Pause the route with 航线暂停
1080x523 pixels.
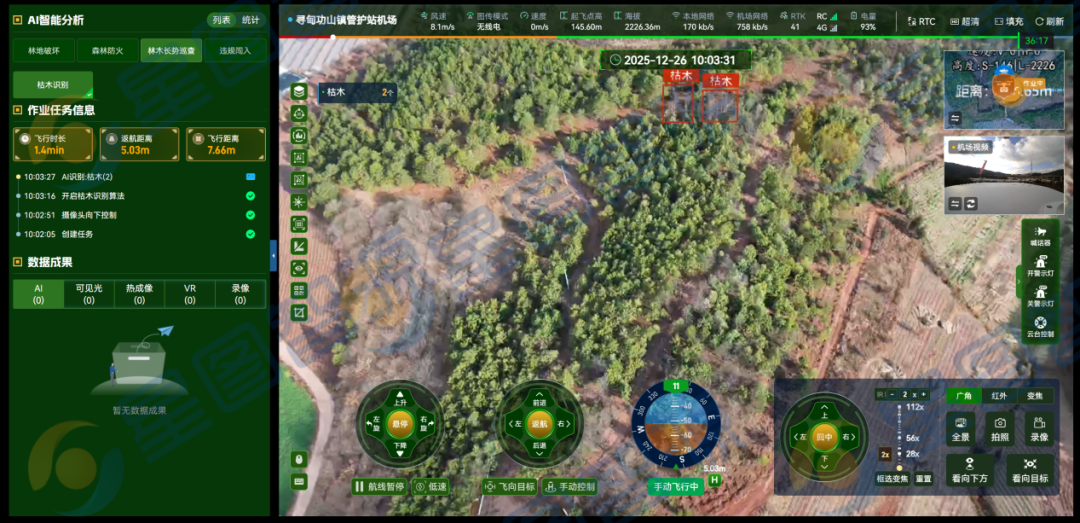[x=379, y=487]
